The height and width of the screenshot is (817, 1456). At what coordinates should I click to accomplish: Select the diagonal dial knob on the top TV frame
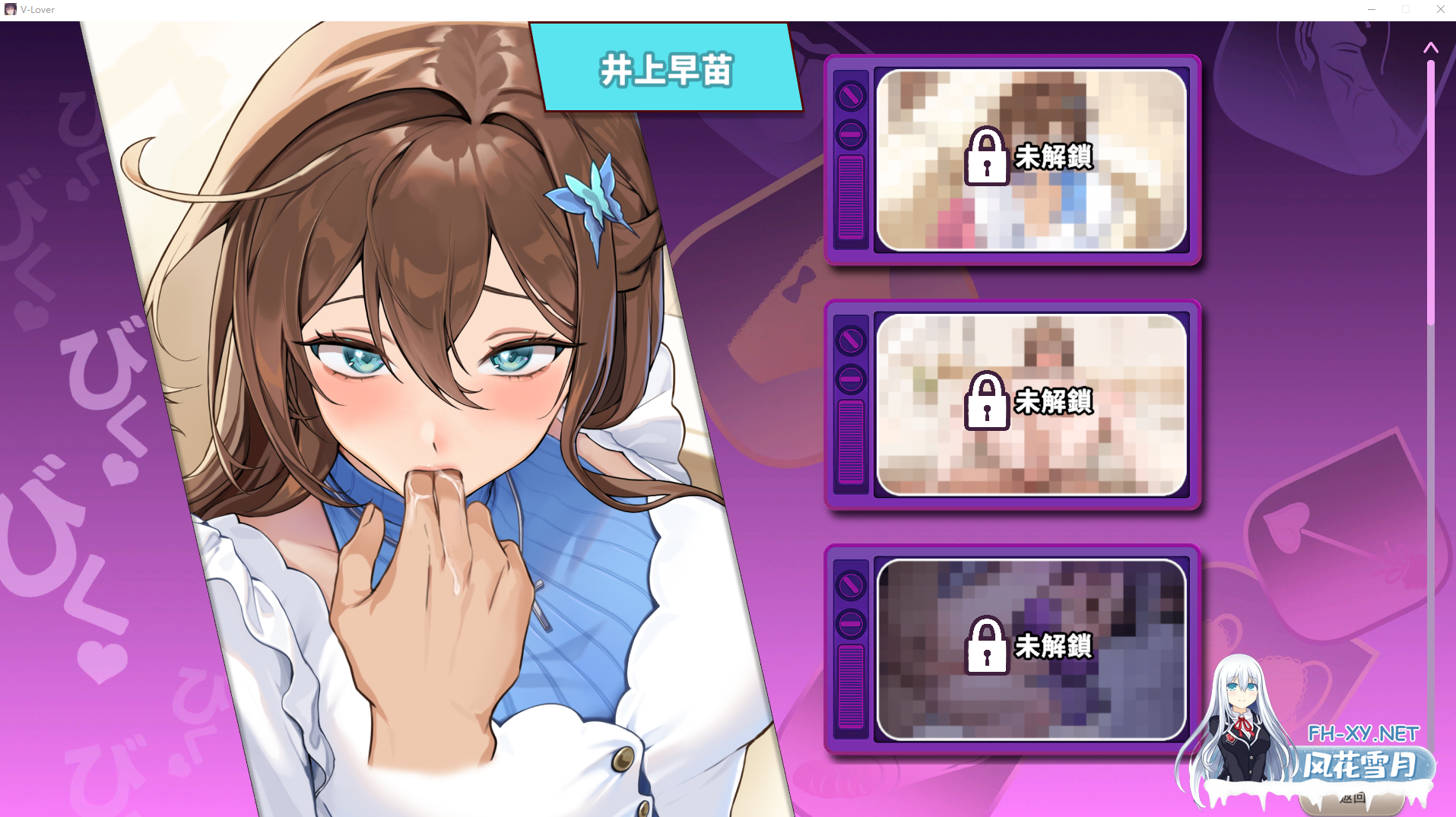[849, 97]
